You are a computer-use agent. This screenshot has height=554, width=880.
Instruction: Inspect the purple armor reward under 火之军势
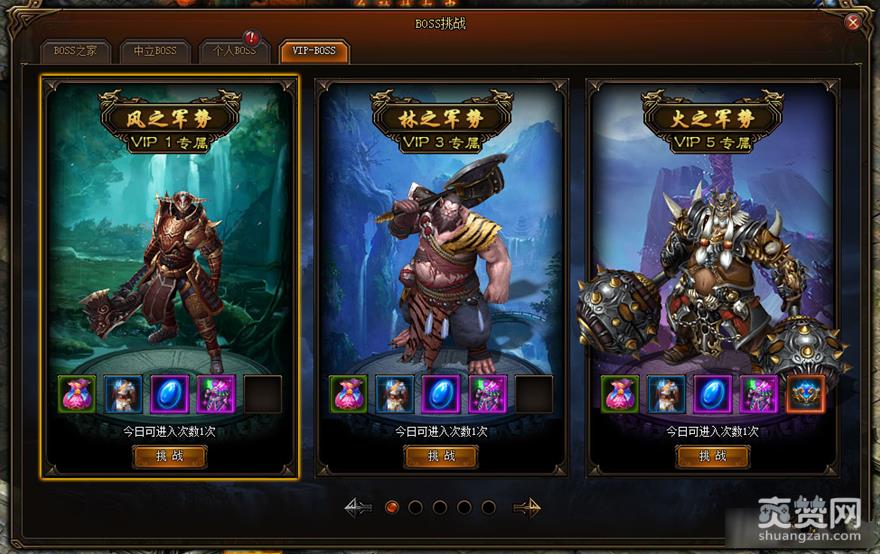(x=759, y=394)
